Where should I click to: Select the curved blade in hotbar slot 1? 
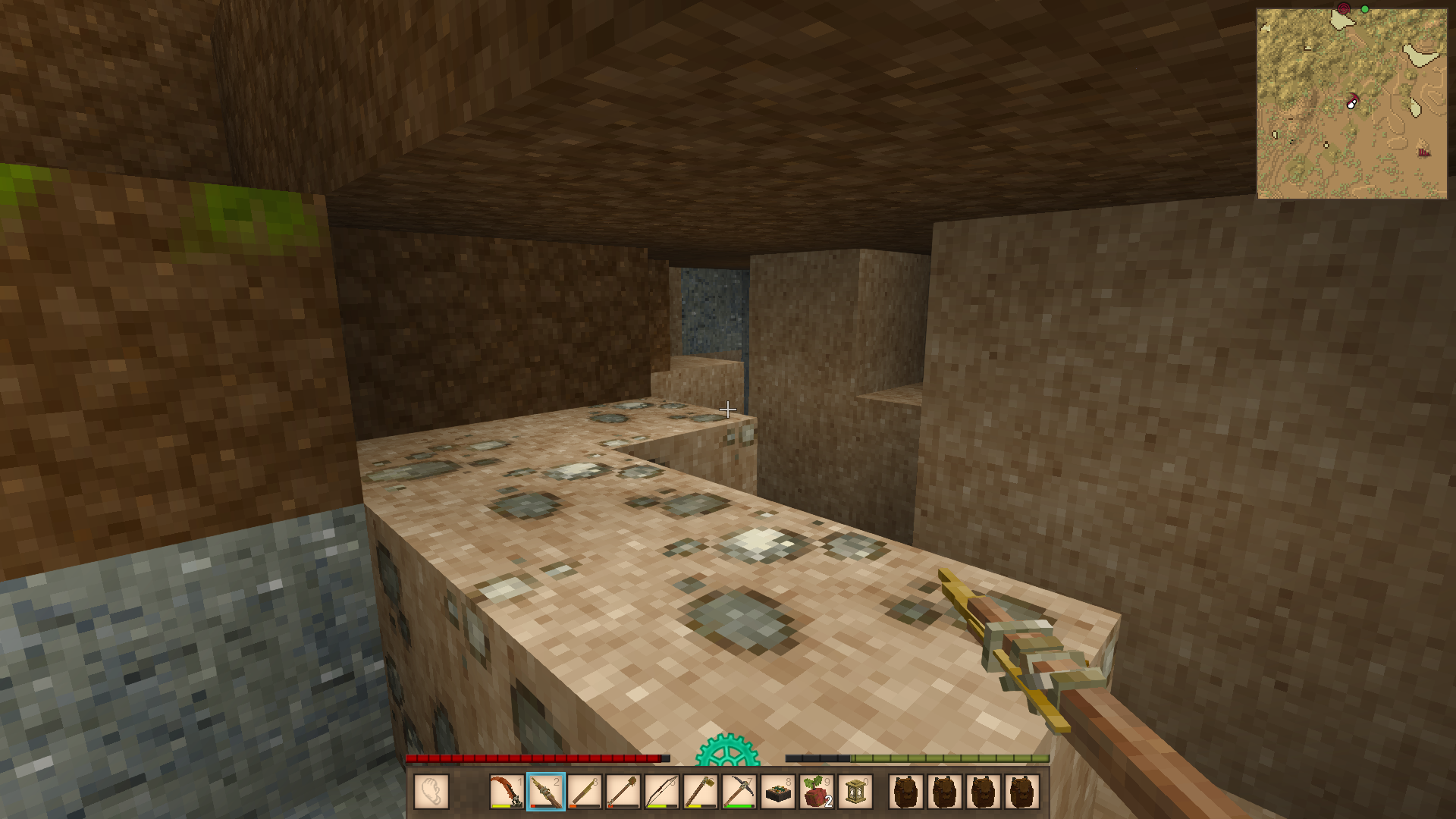[x=506, y=792]
